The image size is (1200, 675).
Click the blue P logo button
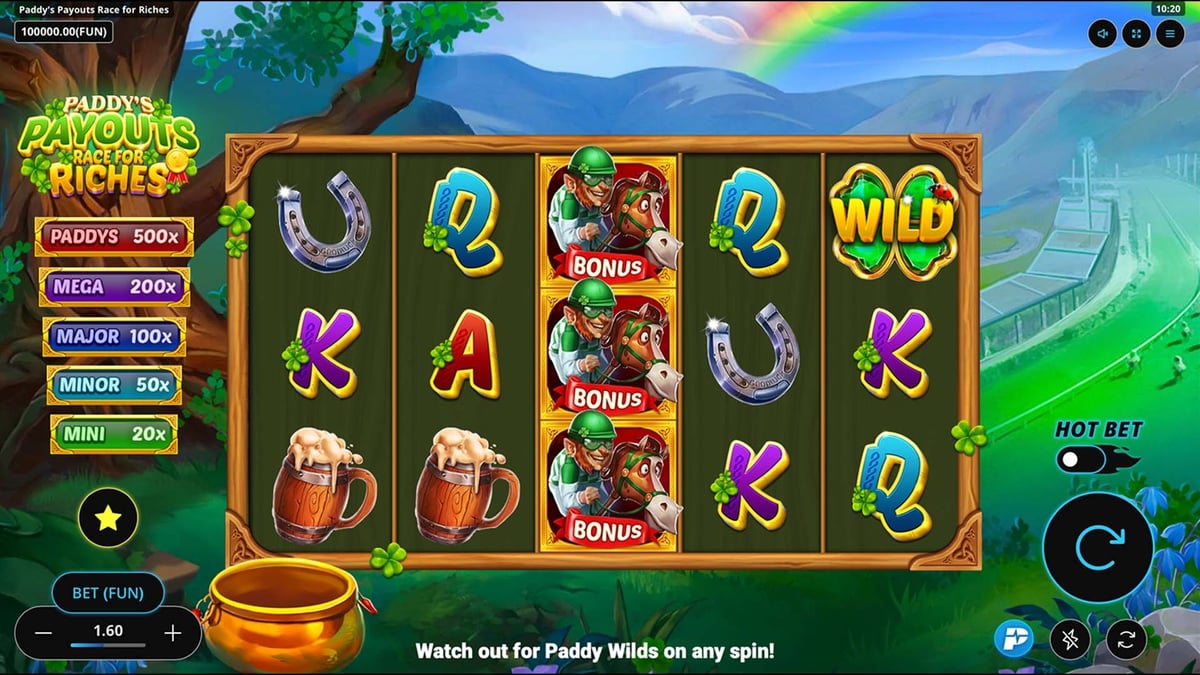point(1014,639)
